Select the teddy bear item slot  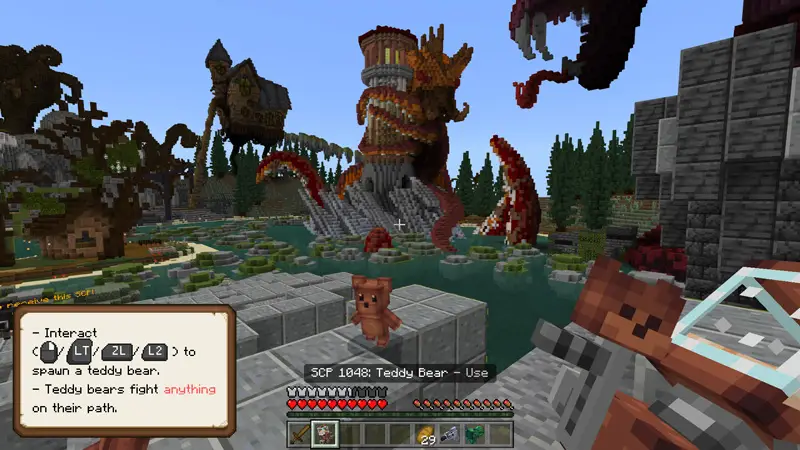tap(325, 433)
